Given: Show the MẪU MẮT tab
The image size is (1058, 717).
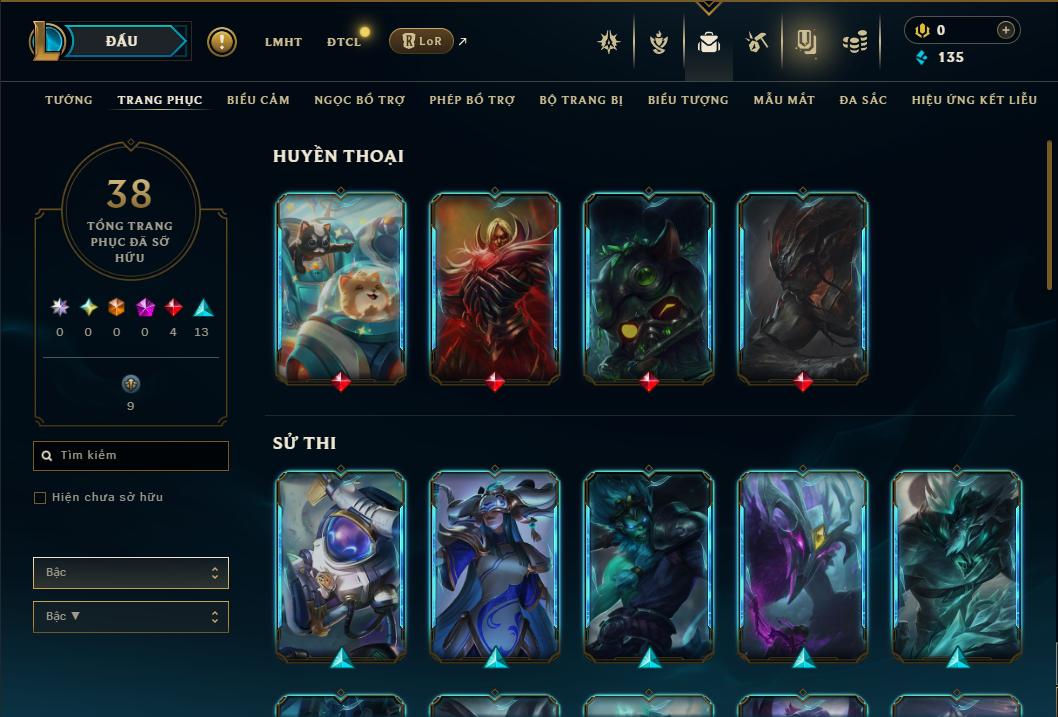Looking at the screenshot, I should click(784, 100).
